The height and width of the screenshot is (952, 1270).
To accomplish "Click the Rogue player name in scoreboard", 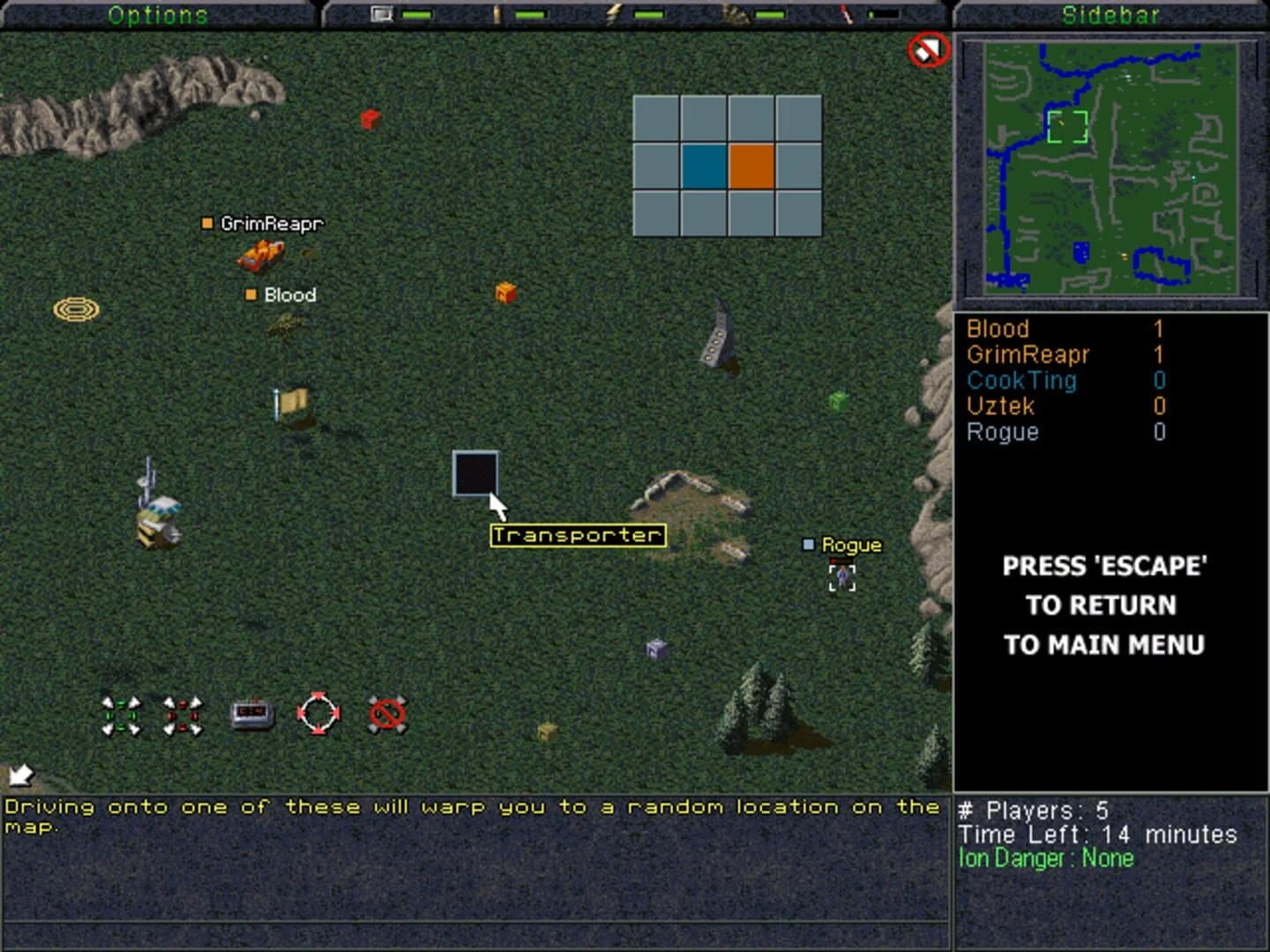I will click(1002, 432).
